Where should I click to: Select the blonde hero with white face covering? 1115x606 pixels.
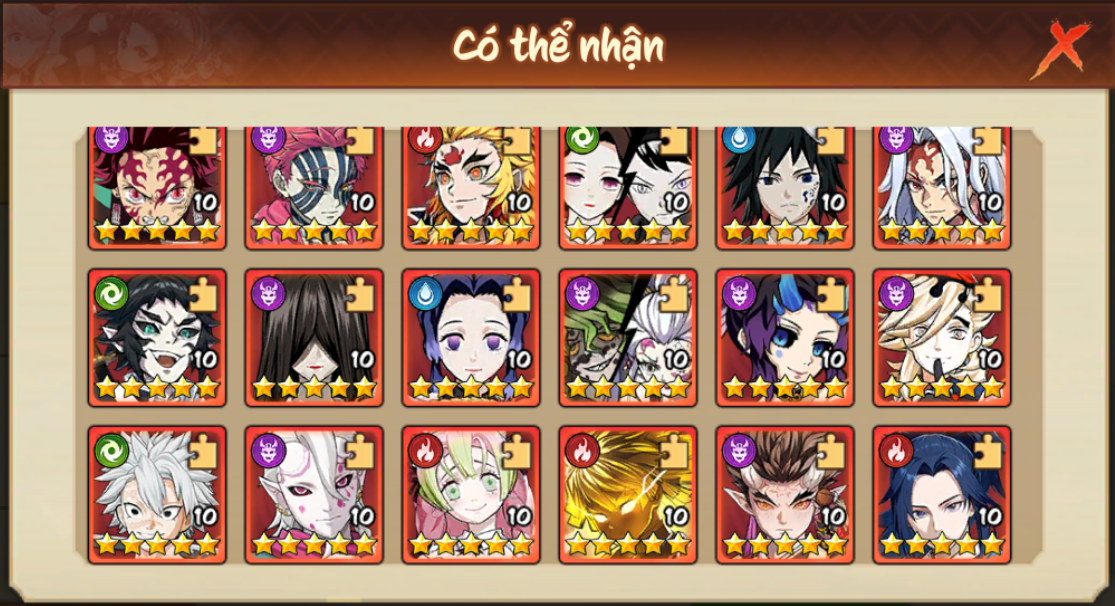(x=942, y=337)
